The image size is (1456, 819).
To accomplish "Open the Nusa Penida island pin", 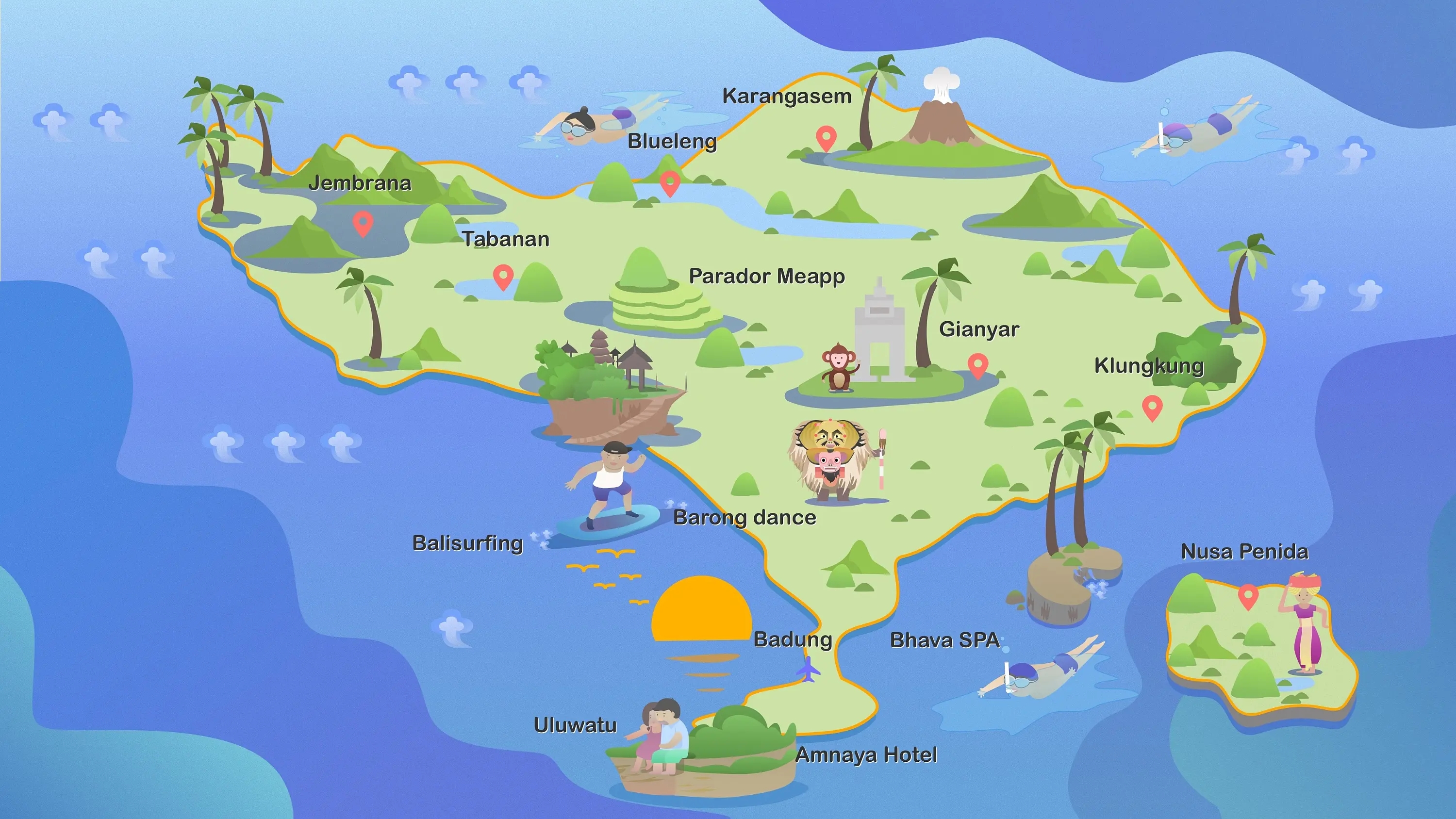I will [x=1248, y=595].
